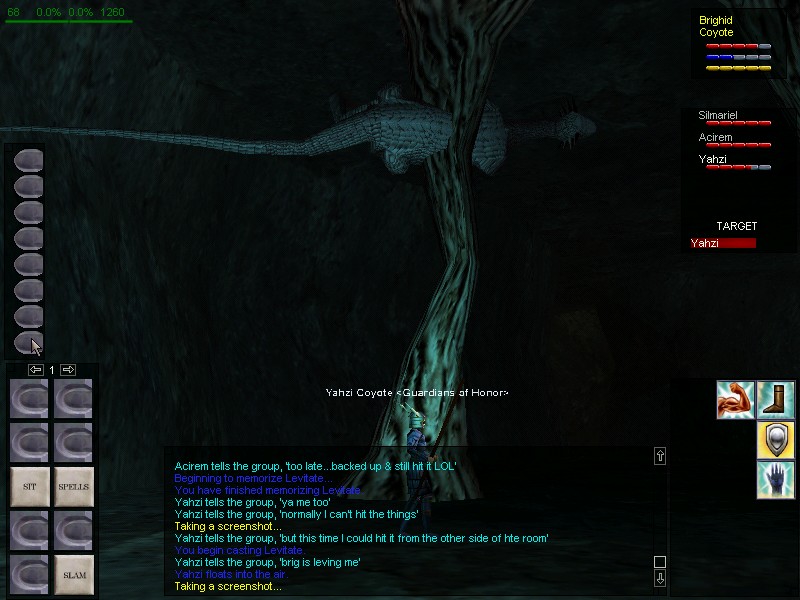The width and height of the screenshot is (800, 600).
Task: Select the brown boot buff icon
Action: point(775,400)
